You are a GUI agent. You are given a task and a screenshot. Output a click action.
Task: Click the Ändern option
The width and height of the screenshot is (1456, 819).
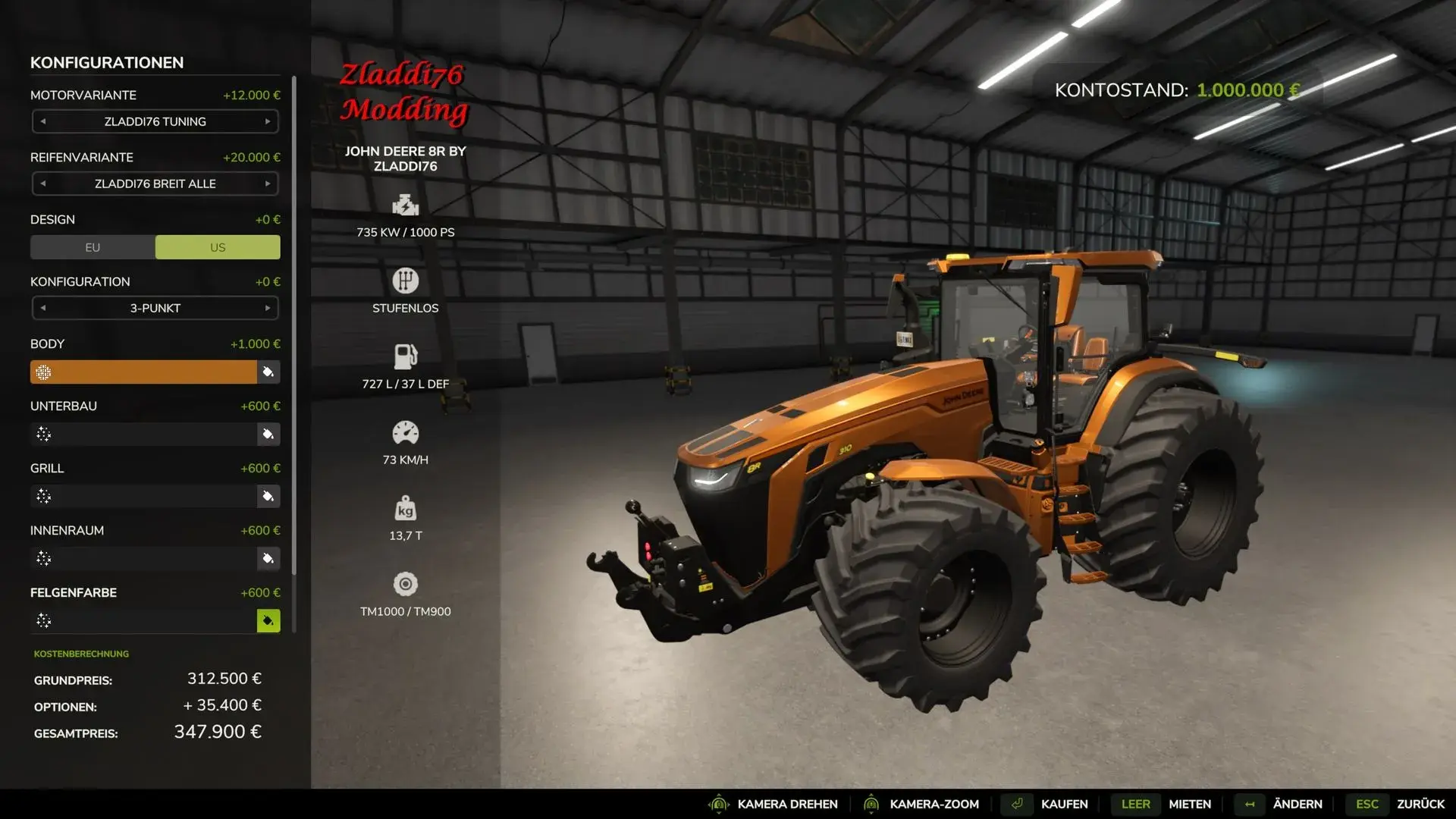[x=1297, y=804]
